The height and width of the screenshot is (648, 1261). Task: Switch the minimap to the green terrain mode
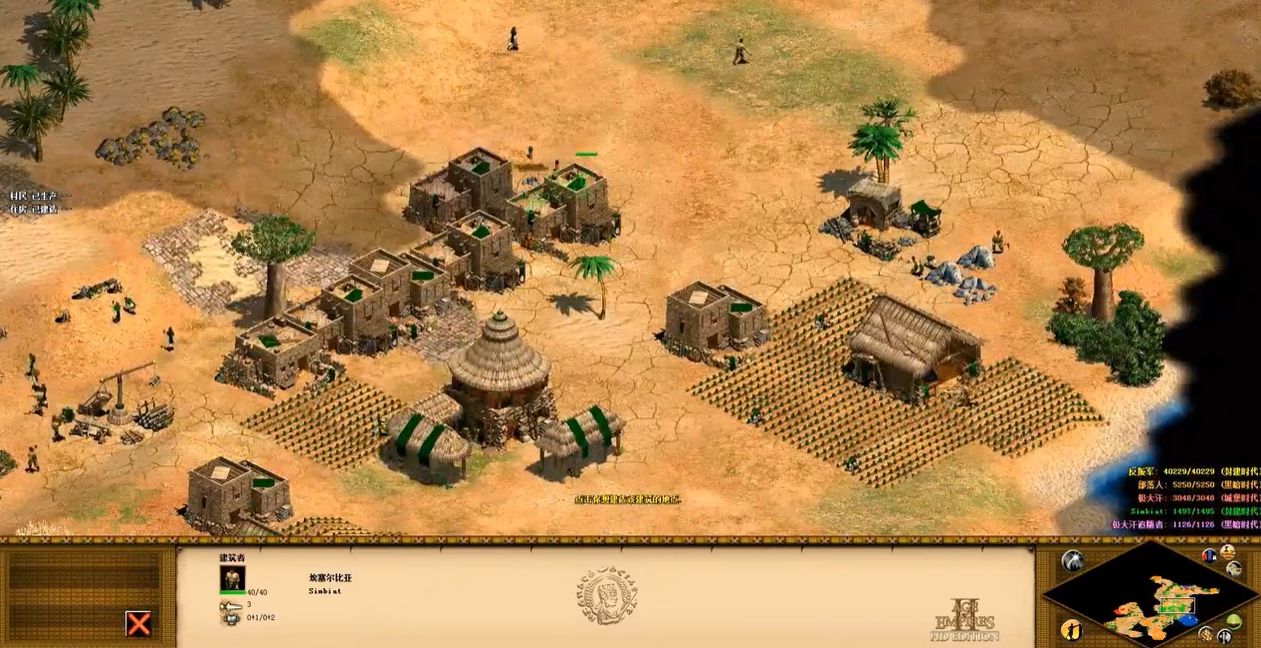pyautogui.click(x=1234, y=622)
